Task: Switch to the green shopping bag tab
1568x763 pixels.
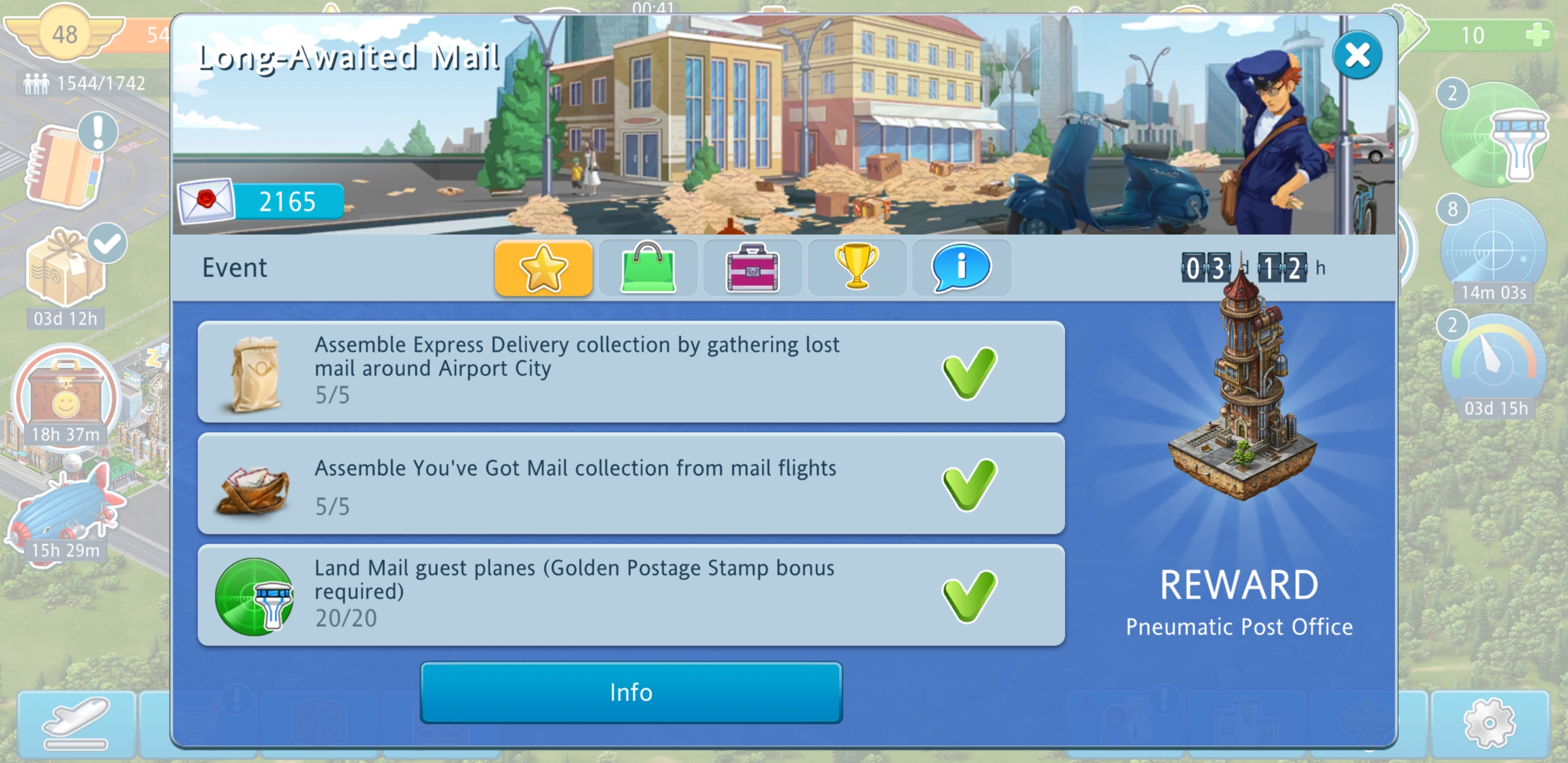Action: [x=648, y=268]
